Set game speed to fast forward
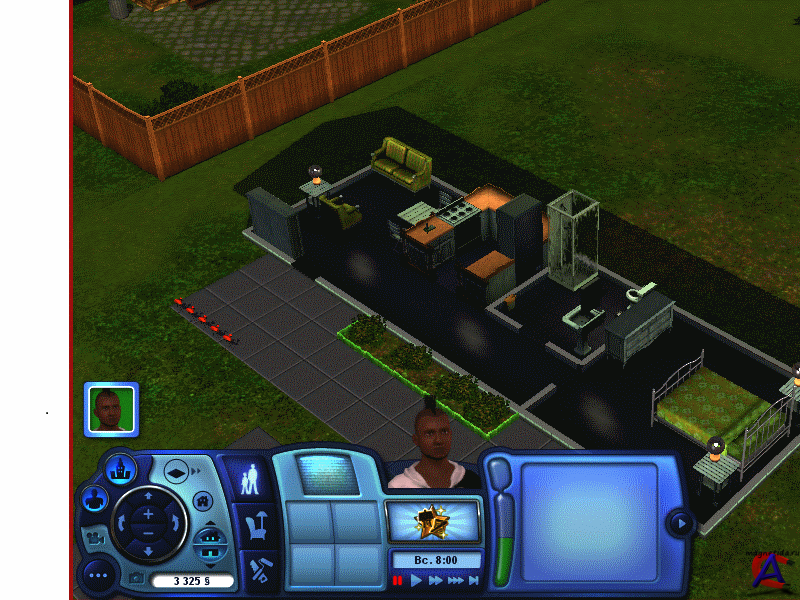800x600 pixels. pyautogui.click(x=436, y=580)
